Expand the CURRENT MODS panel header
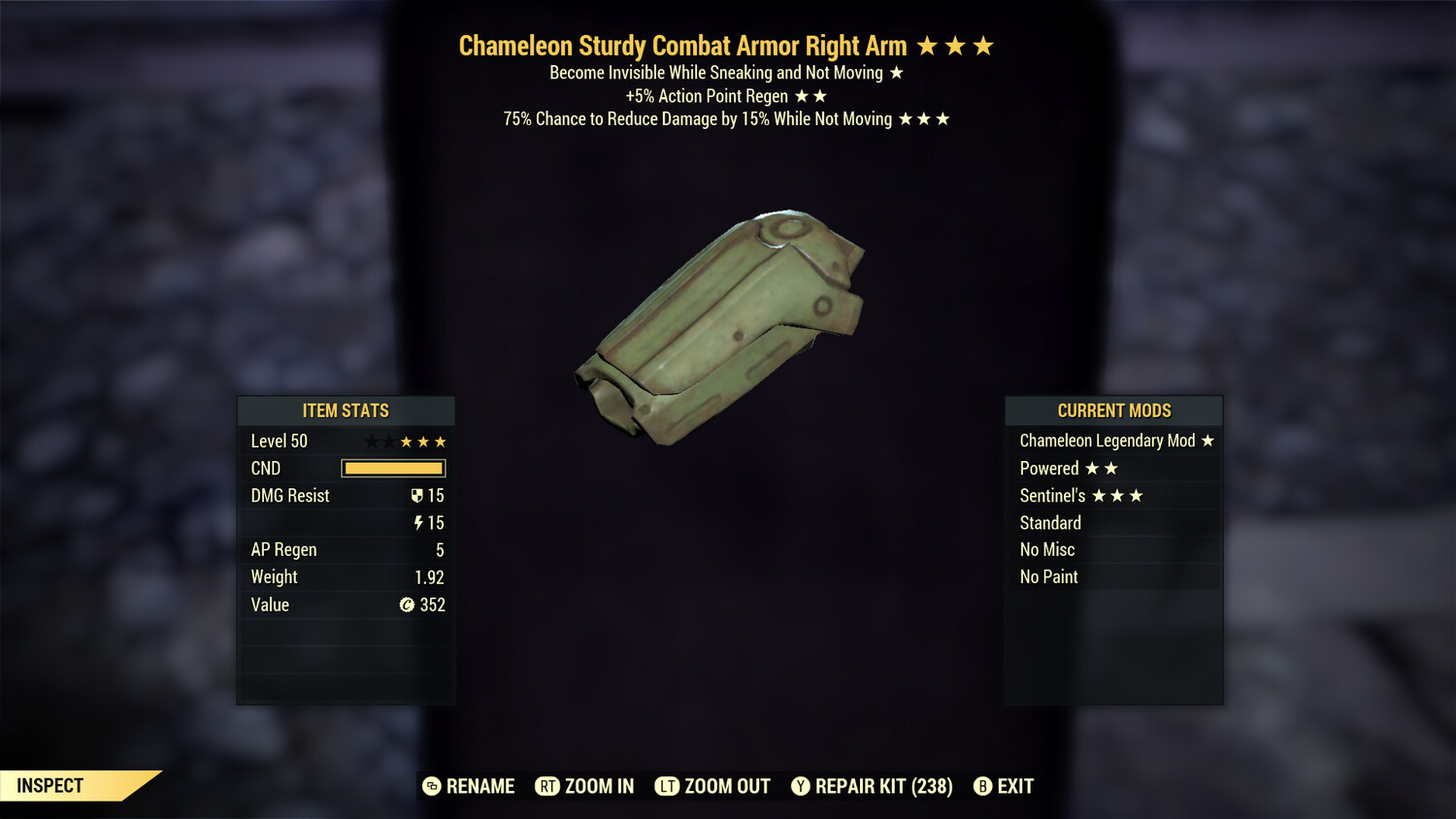Screen dimensions: 1456x819 point(1113,410)
